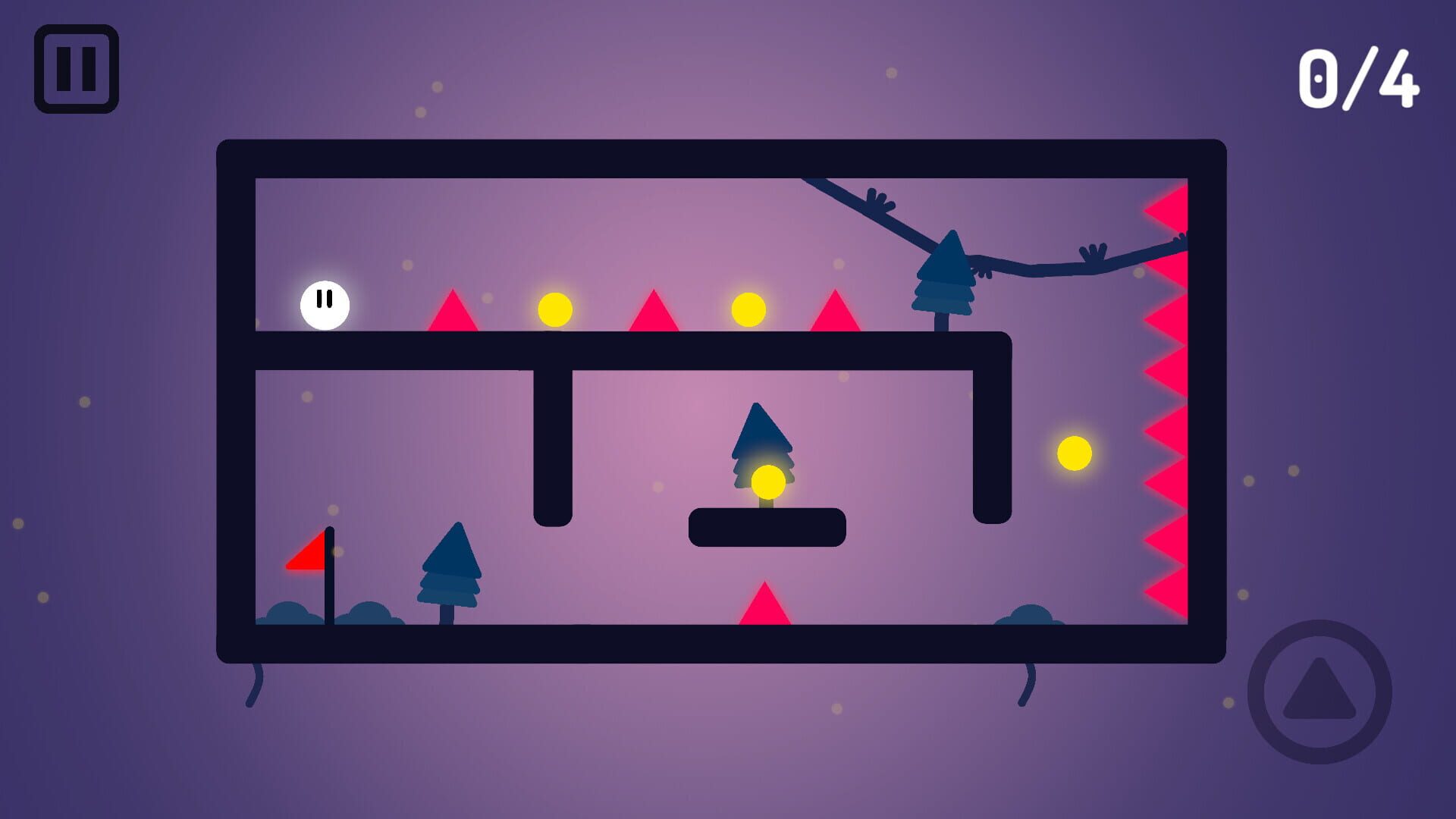Collect the first coin on the upper ledge
The height and width of the screenshot is (819, 1456).
[x=554, y=308]
